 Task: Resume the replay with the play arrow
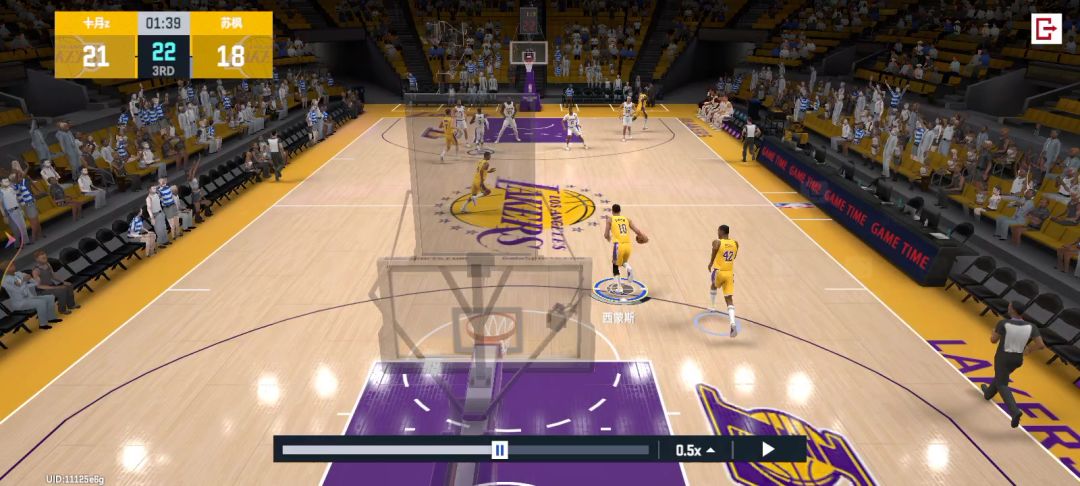click(x=768, y=449)
